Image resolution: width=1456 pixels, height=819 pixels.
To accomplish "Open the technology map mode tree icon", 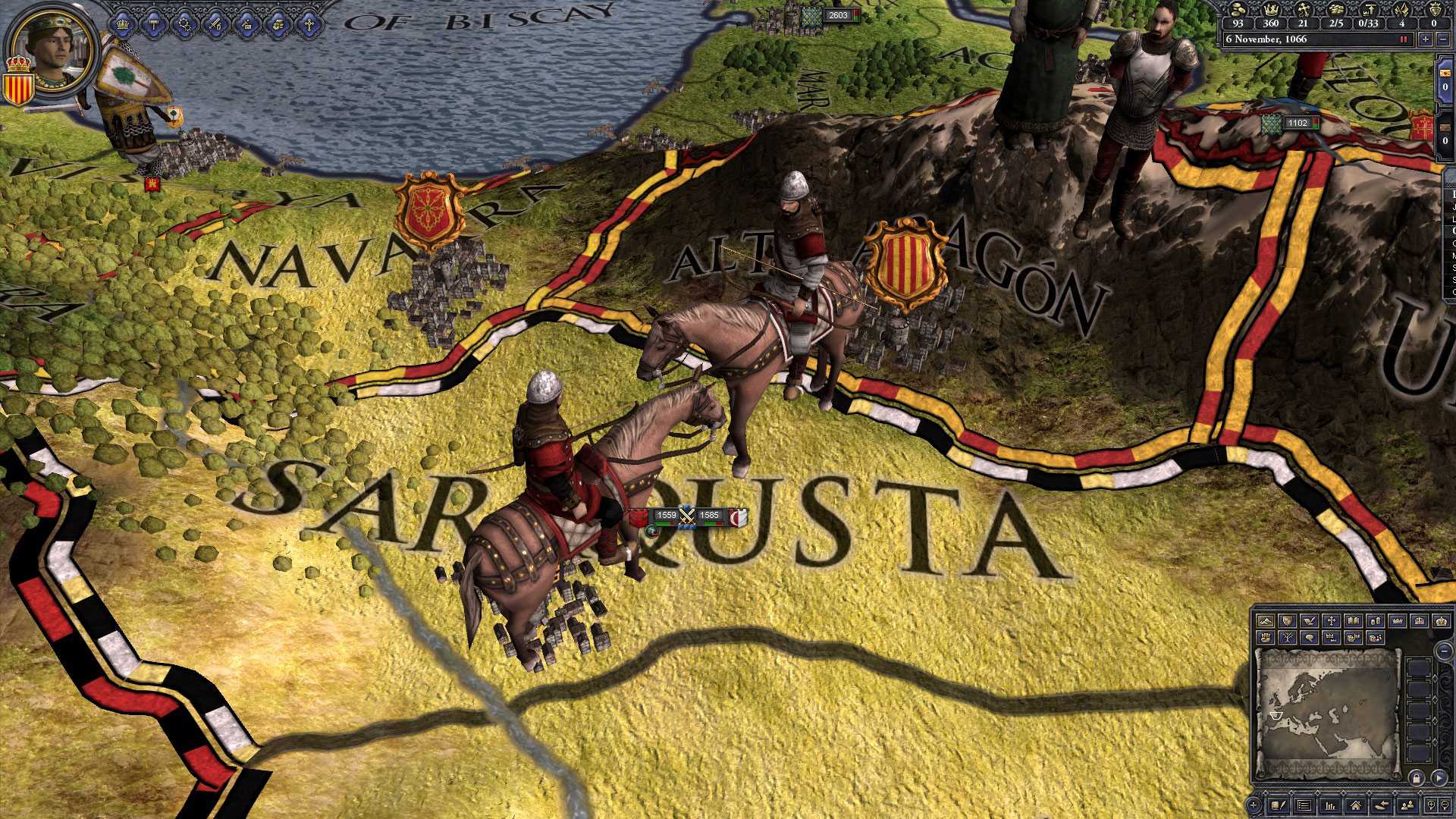I will click(x=1288, y=638).
